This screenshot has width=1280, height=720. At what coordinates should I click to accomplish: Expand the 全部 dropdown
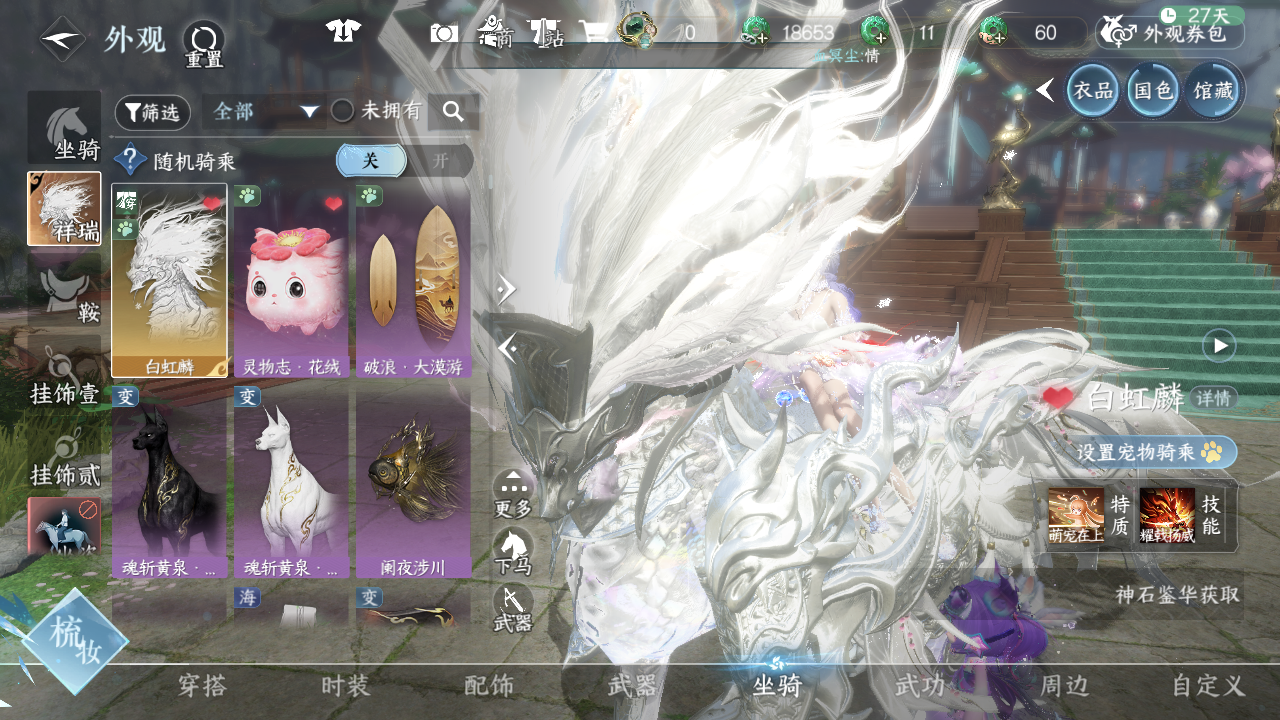(x=264, y=112)
